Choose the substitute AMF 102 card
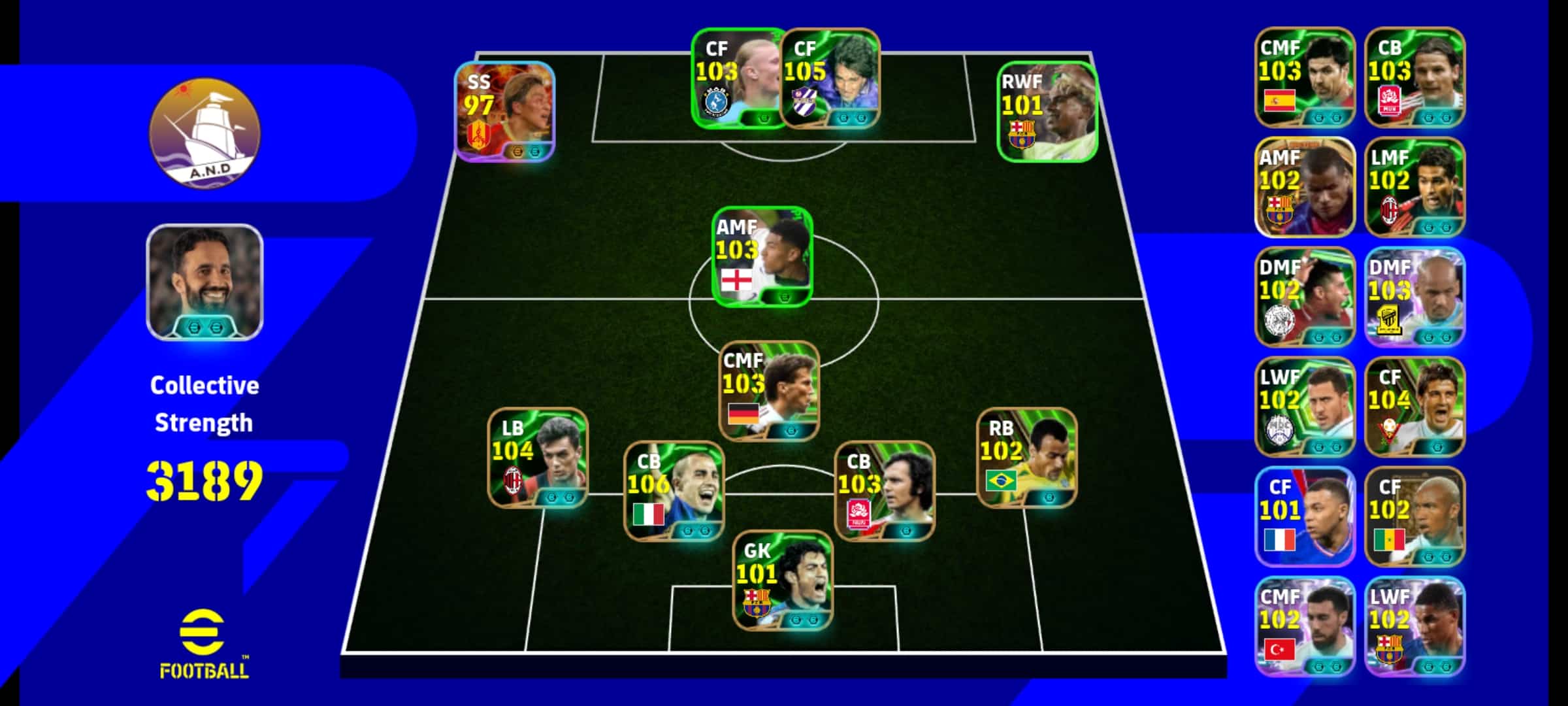Screen dimensions: 1568x706 (1305, 187)
